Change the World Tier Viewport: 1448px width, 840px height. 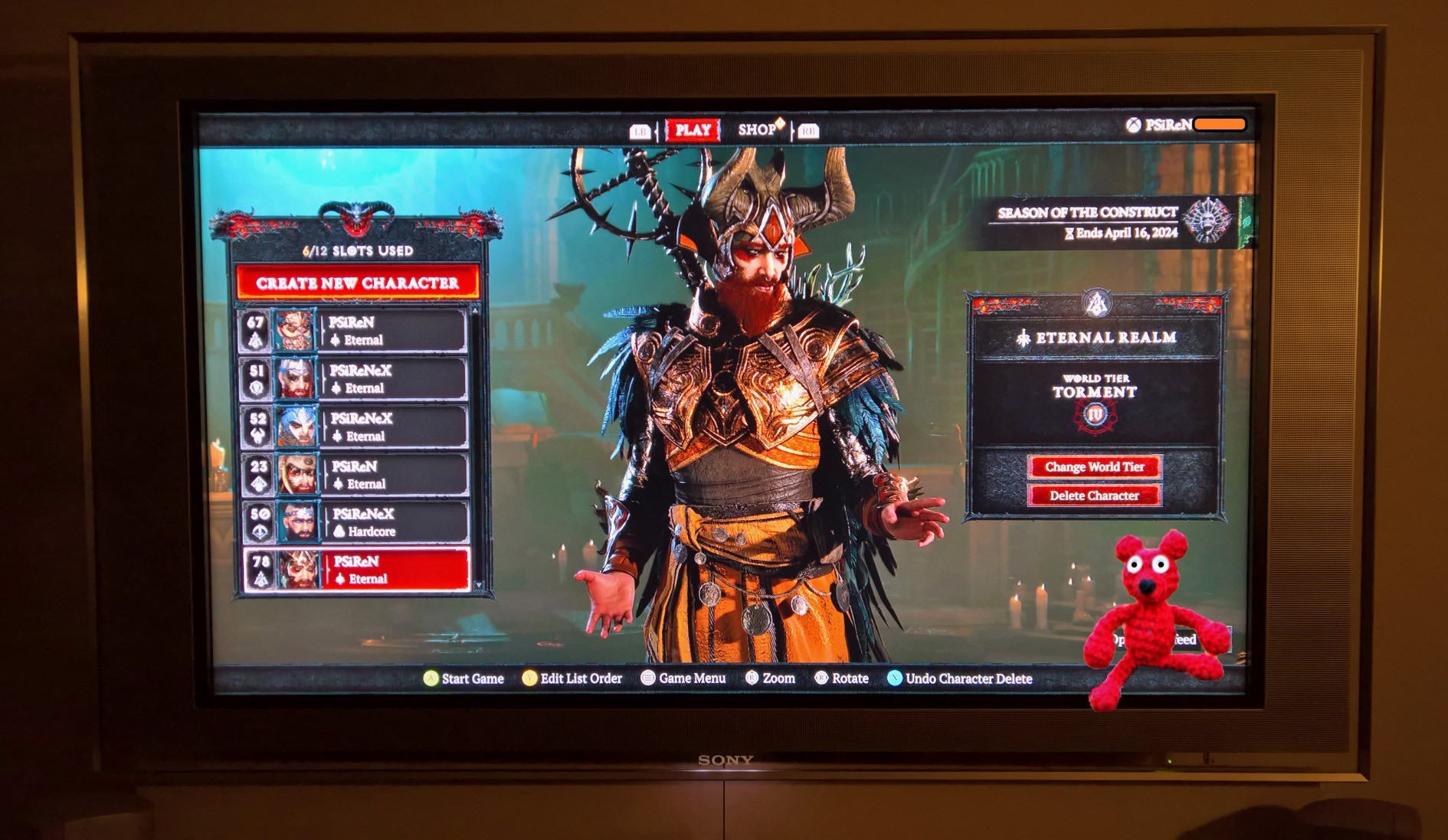pos(1094,467)
